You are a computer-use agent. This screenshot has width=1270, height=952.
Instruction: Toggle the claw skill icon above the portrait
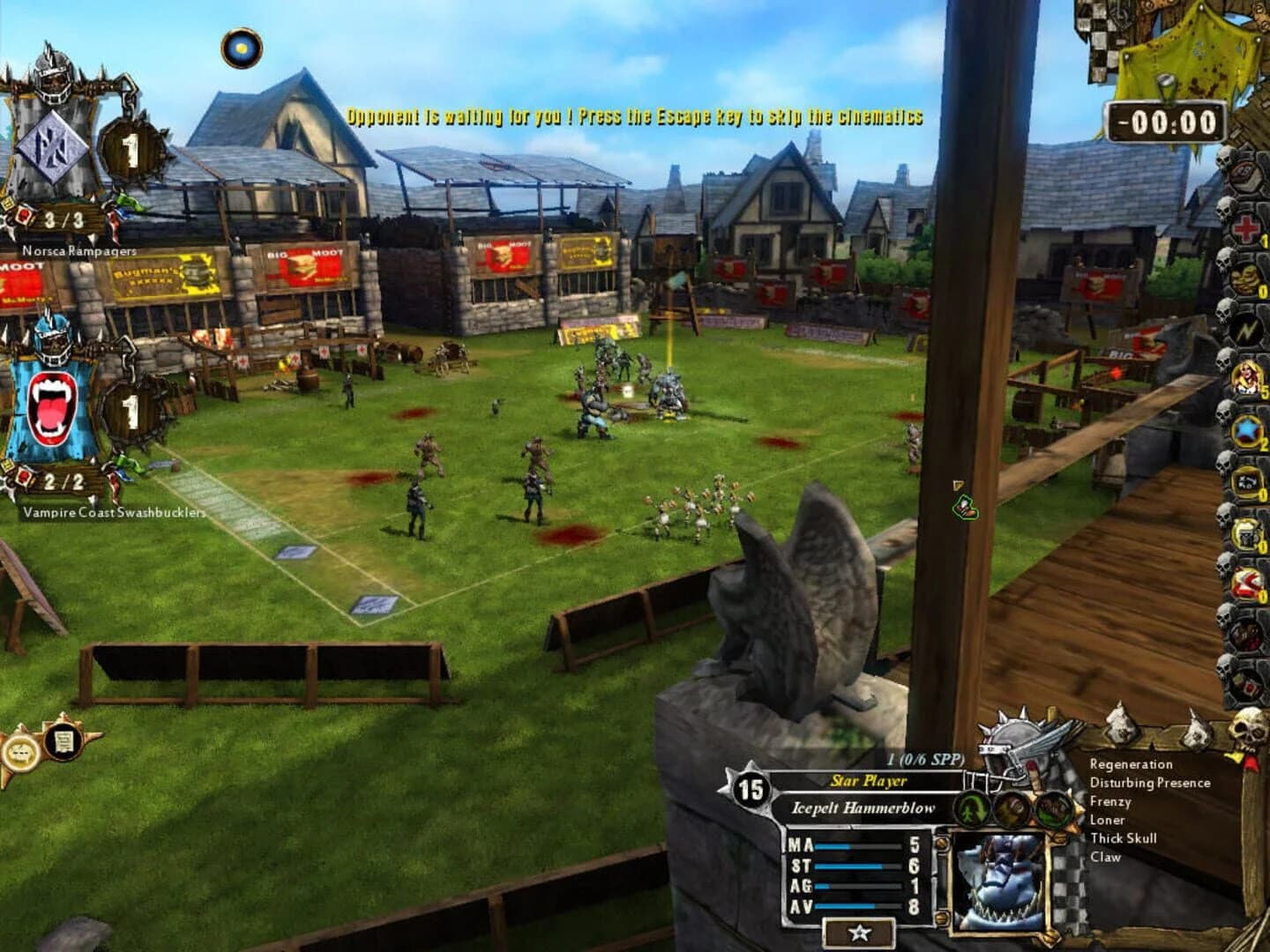point(1054,809)
